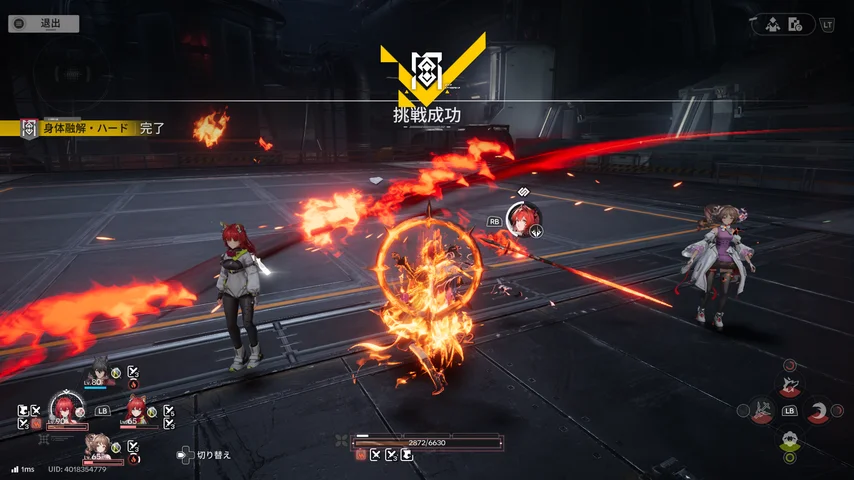Screen dimensions: 854x480
Task: Switch to the brown-haired Lv.65 party member
Action: coord(101,445)
